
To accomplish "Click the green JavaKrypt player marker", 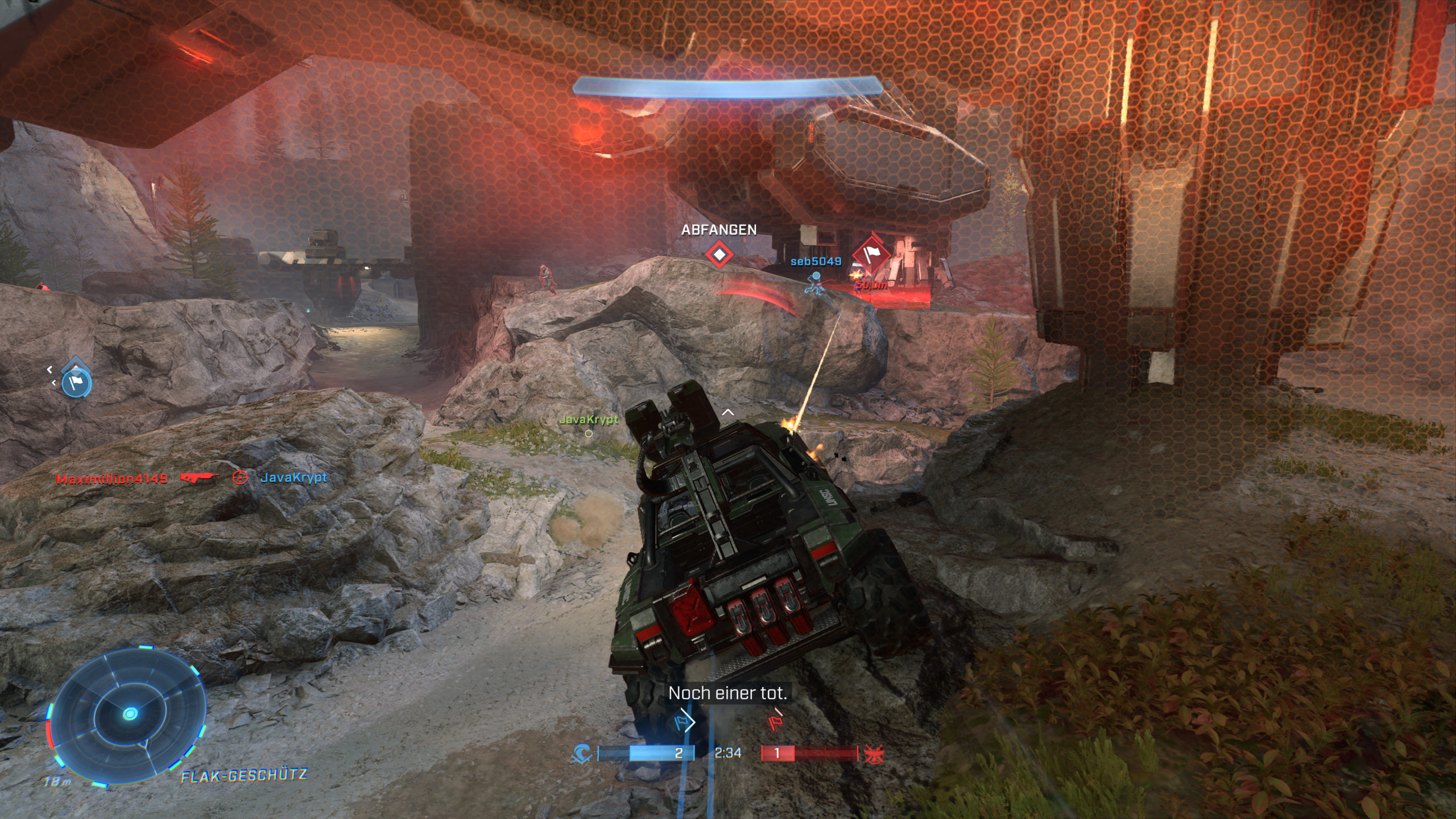I will (588, 420).
